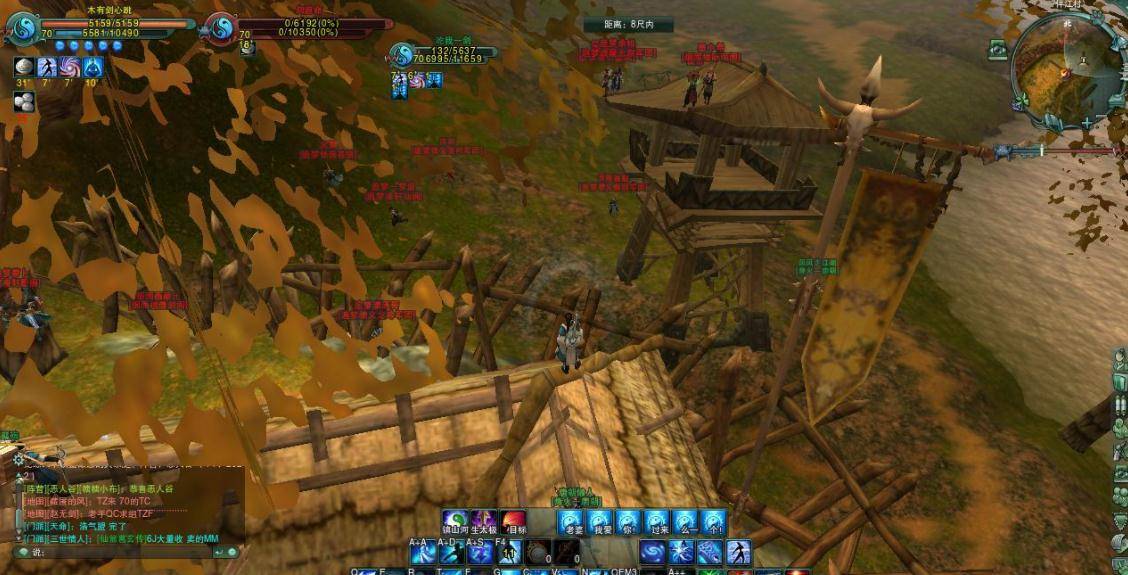Activate the 生太极 skill icon
The height and width of the screenshot is (575, 1128).
[x=485, y=521]
